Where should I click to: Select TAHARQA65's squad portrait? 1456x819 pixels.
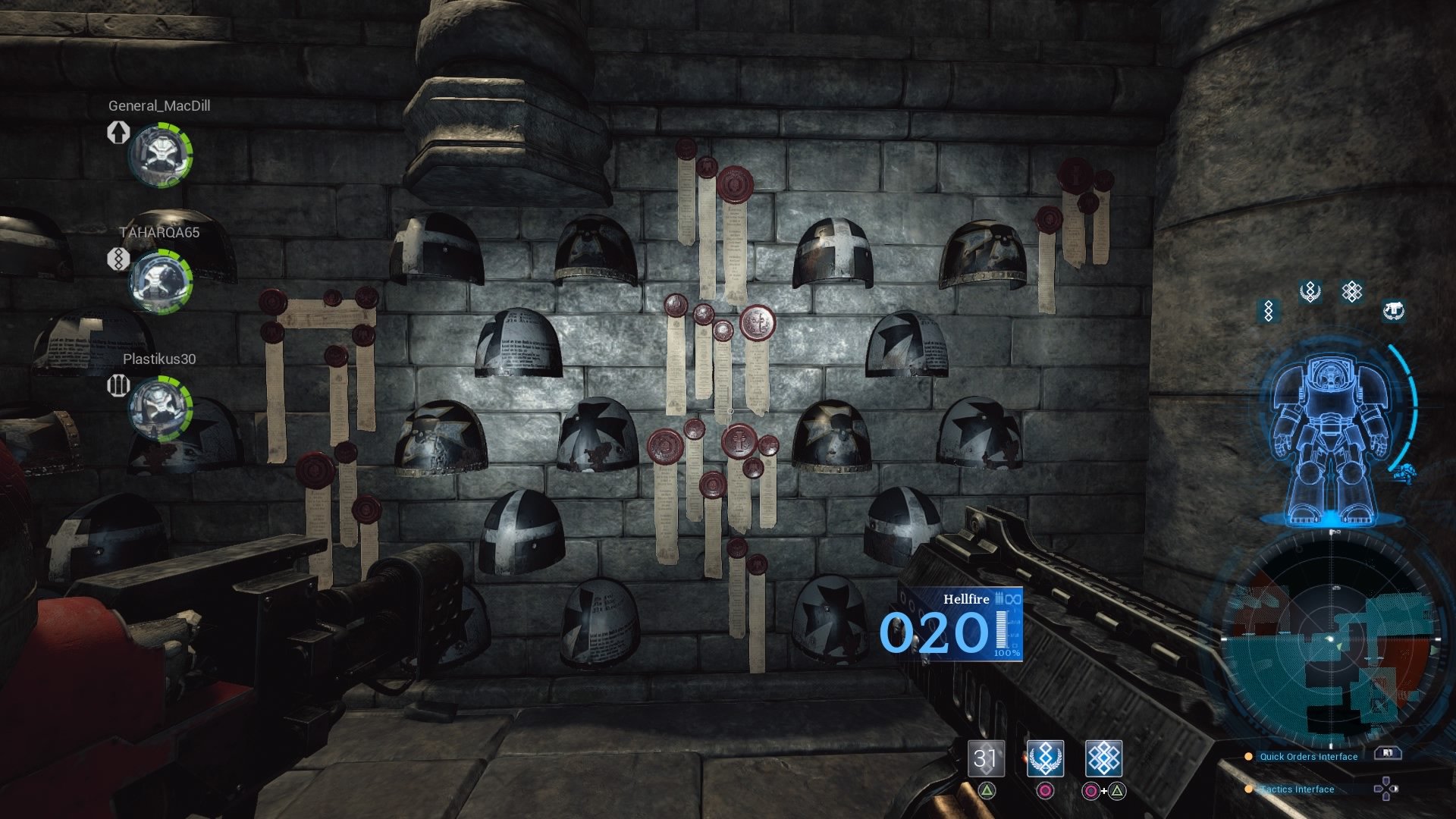coord(160,281)
